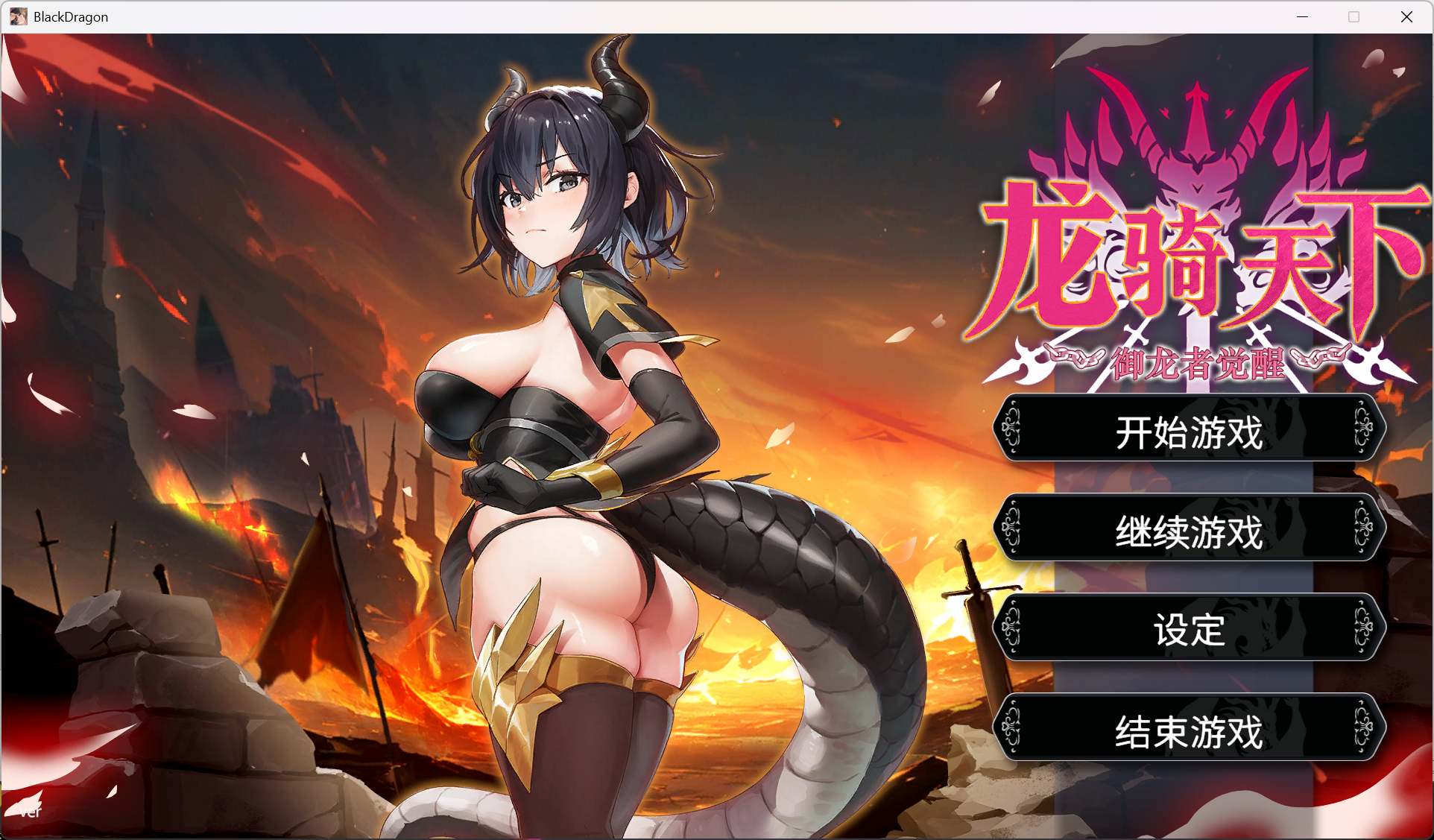Click the BlackDragon title text in the title bar

pos(70,16)
